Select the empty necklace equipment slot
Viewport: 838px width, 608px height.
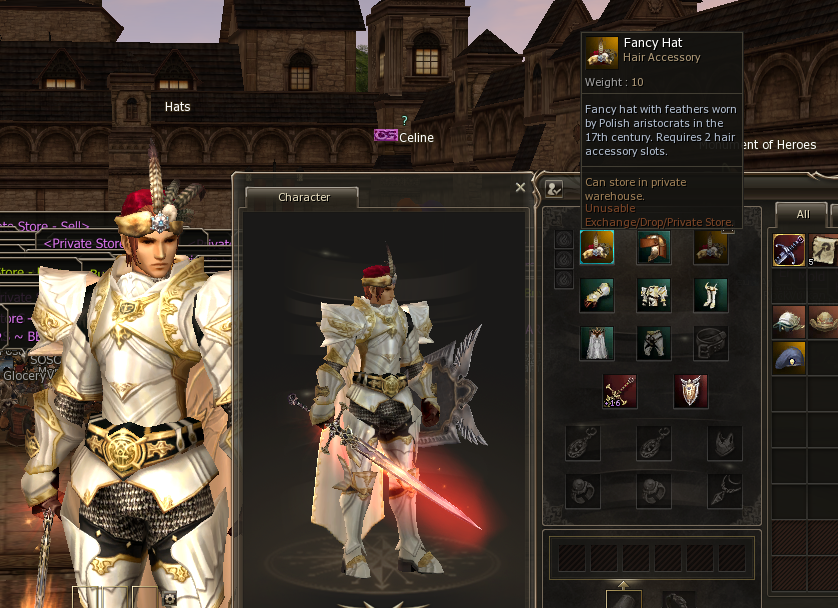pyautogui.click(x=725, y=488)
